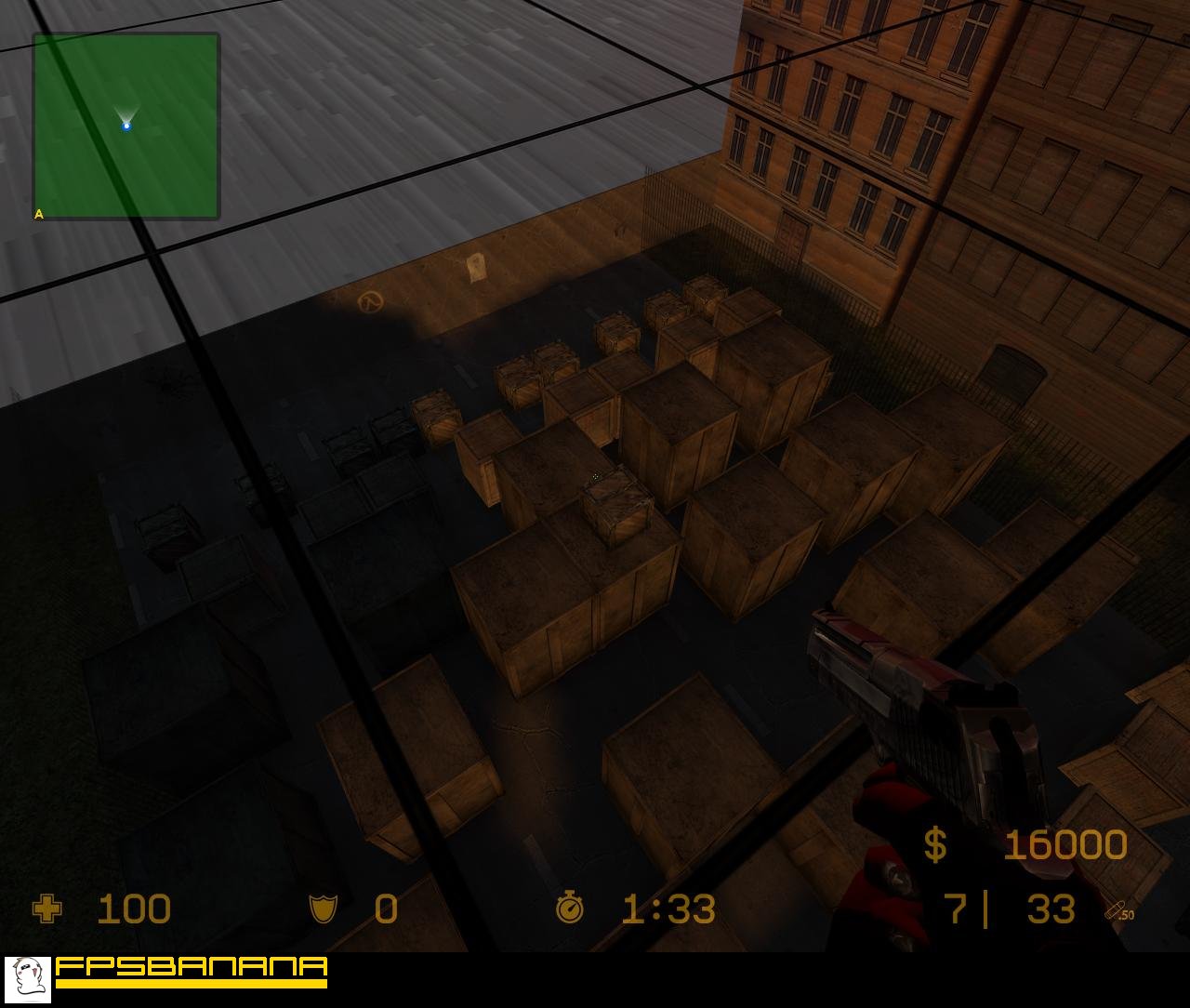Click the blue player dot on the radar

[126, 127]
